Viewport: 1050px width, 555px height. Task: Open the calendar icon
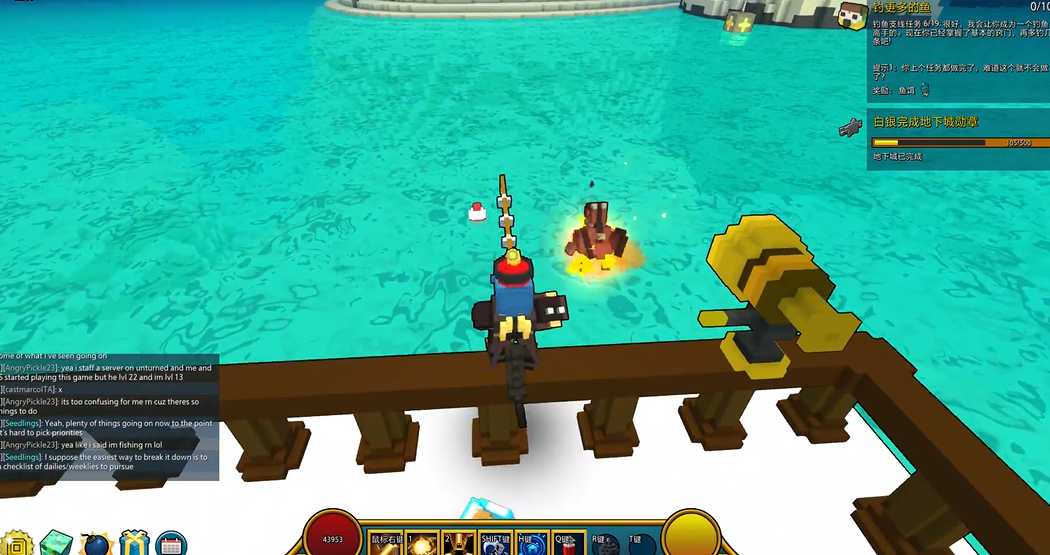(171, 545)
